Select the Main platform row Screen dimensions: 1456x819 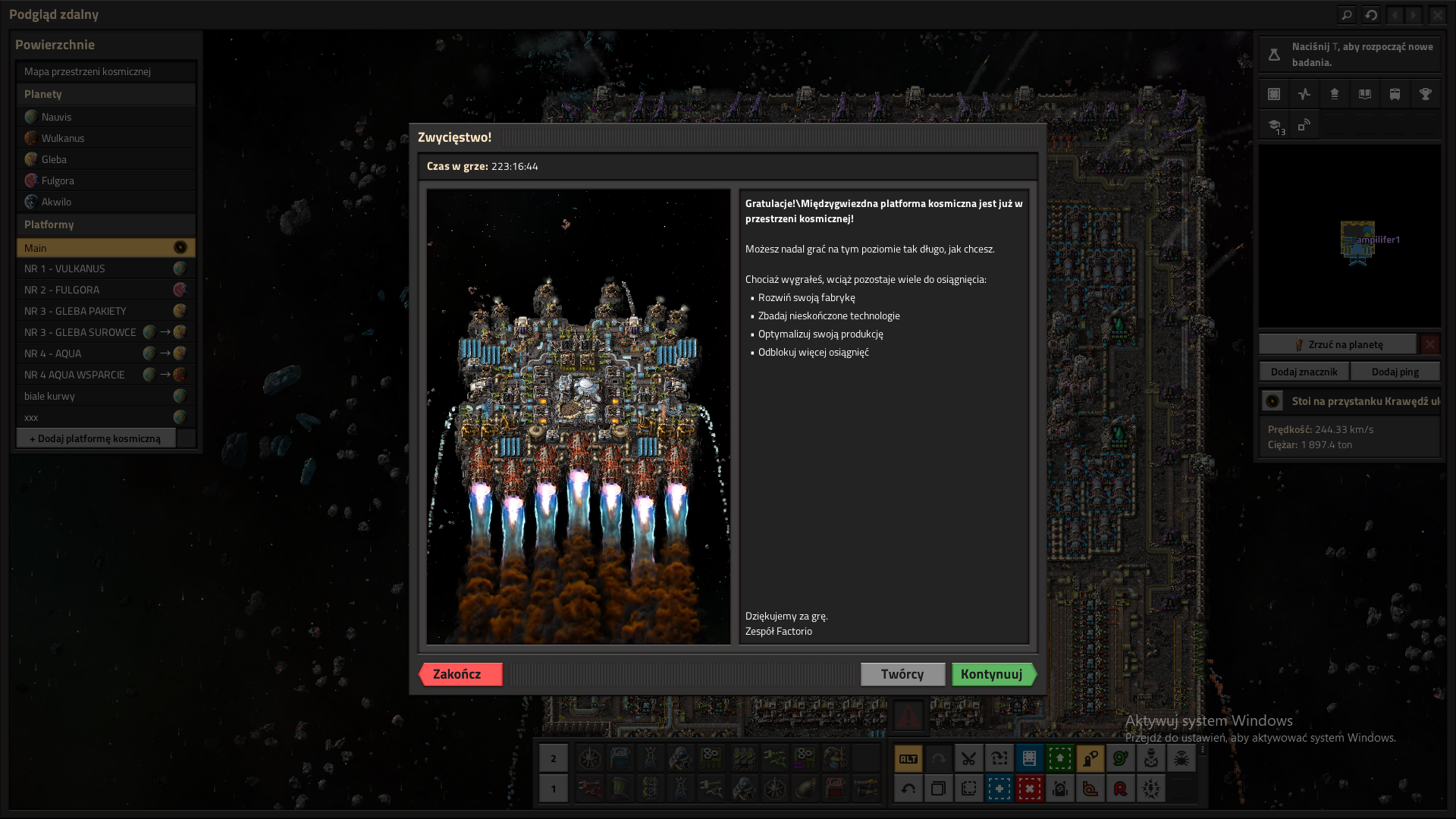click(x=99, y=248)
